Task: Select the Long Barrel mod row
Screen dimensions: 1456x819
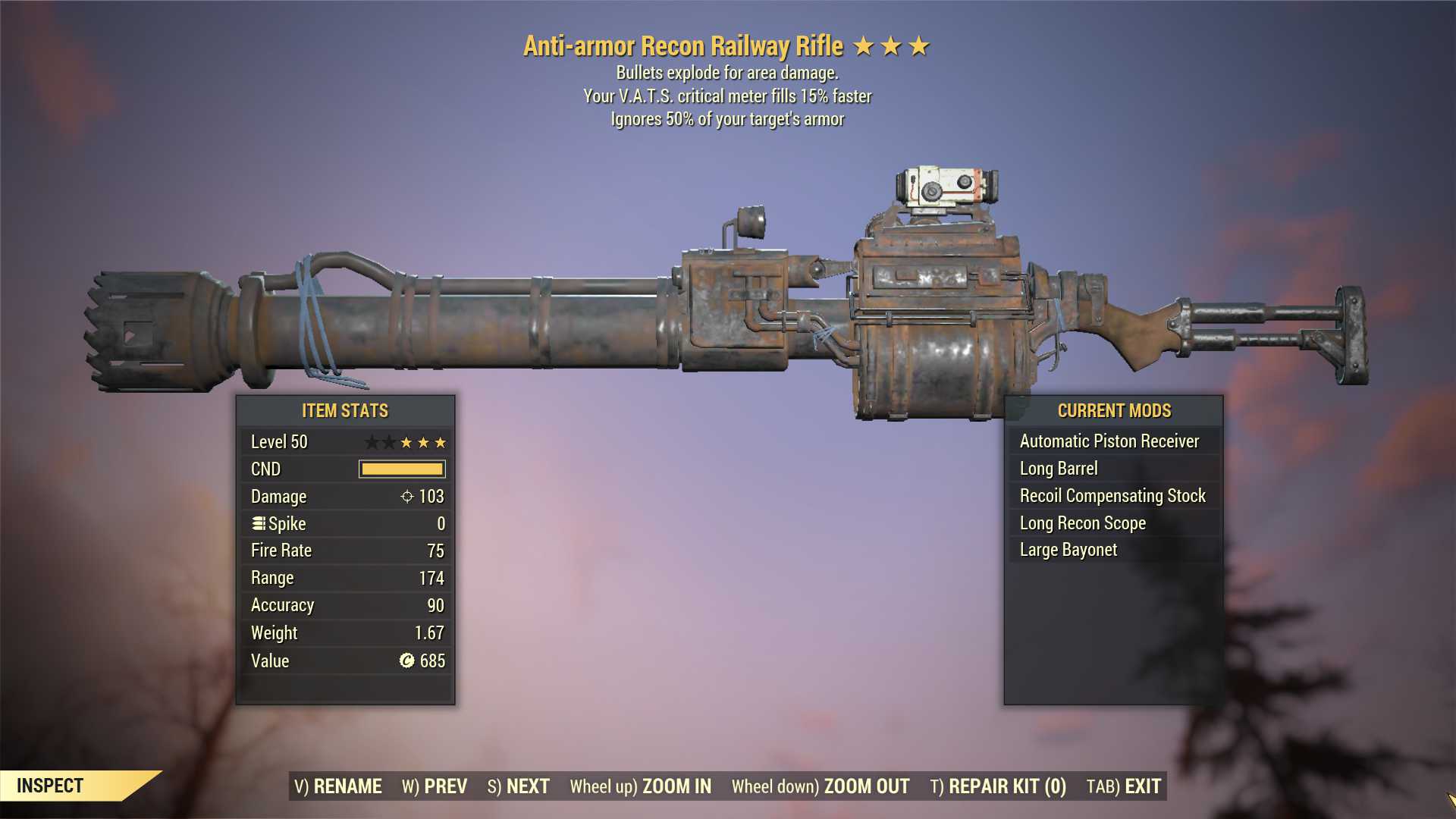Action: click(x=1112, y=469)
